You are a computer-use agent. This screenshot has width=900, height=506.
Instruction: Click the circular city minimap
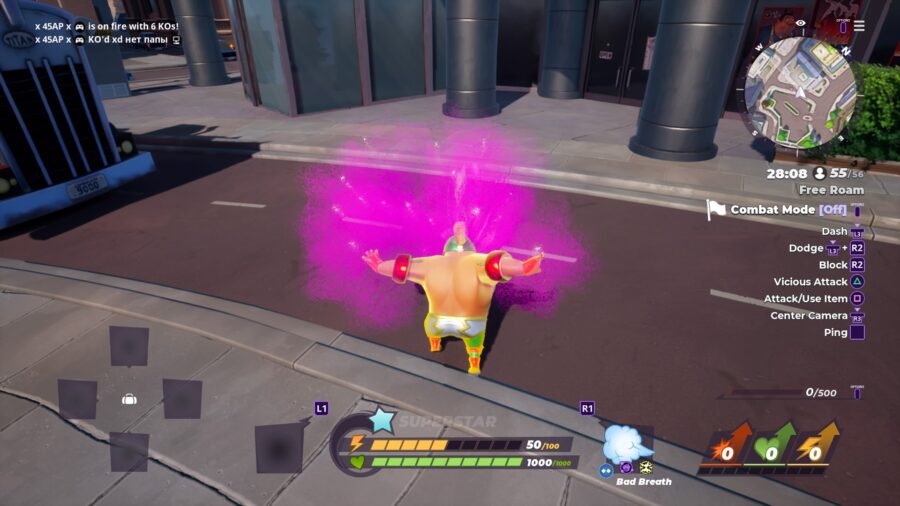(799, 93)
